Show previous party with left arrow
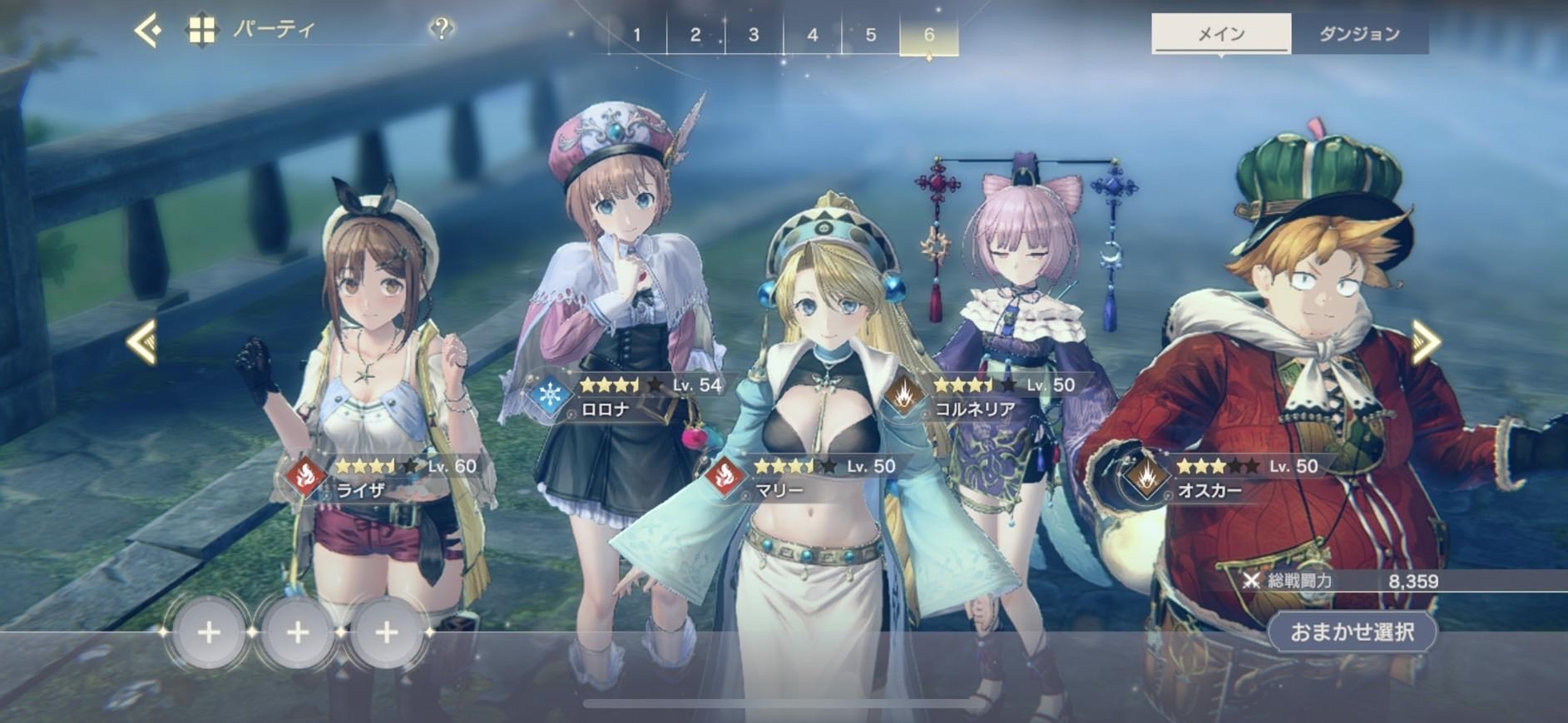 pos(141,341)
